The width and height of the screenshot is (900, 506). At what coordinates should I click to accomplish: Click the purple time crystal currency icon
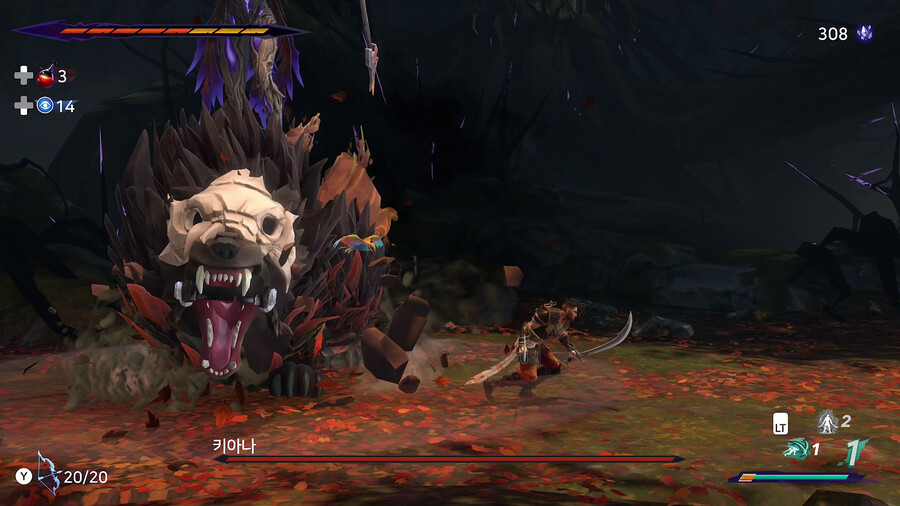(x=865, y=33)
